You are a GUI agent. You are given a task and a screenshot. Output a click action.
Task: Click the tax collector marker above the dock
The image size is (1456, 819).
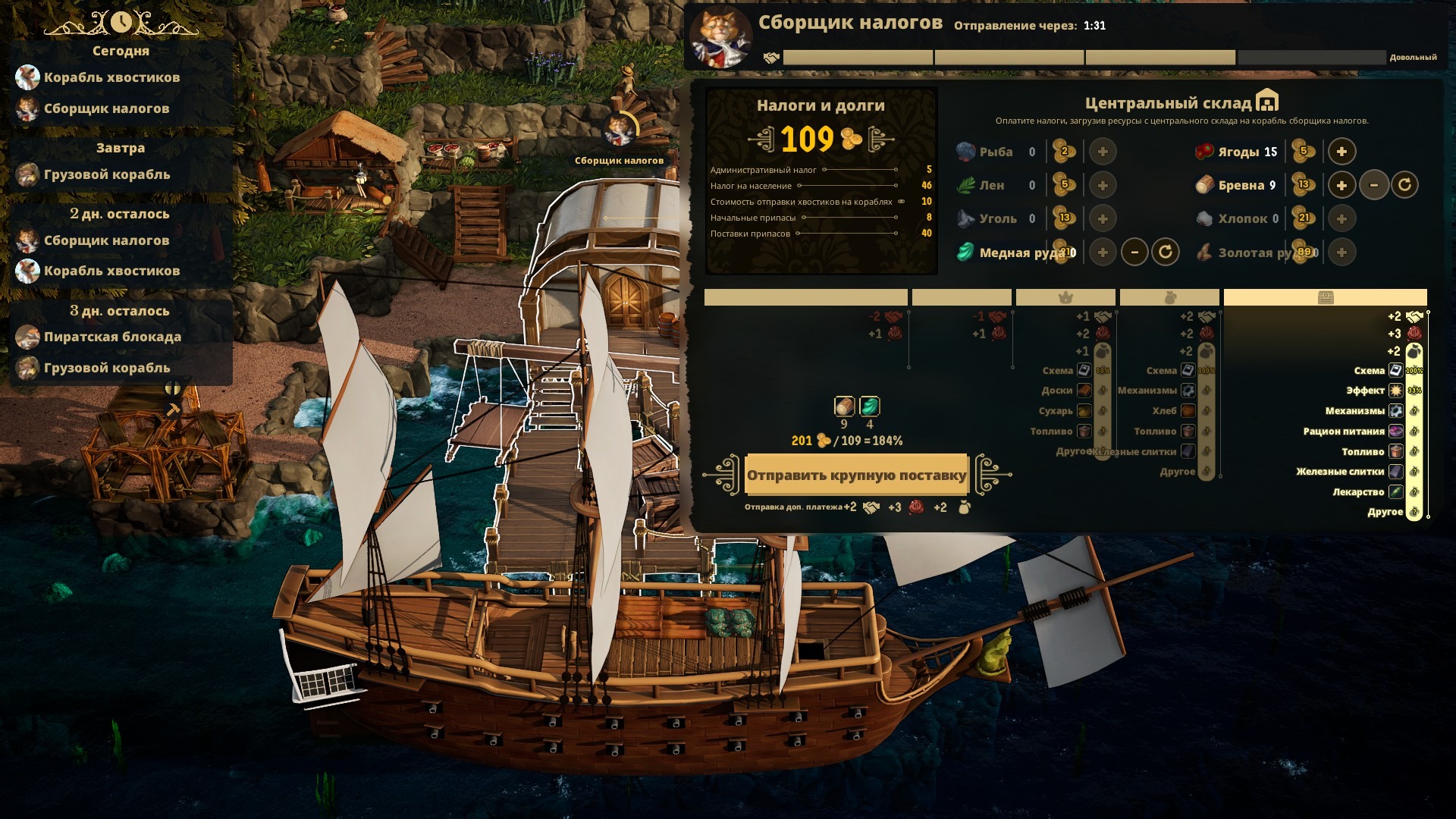point(620,130)
